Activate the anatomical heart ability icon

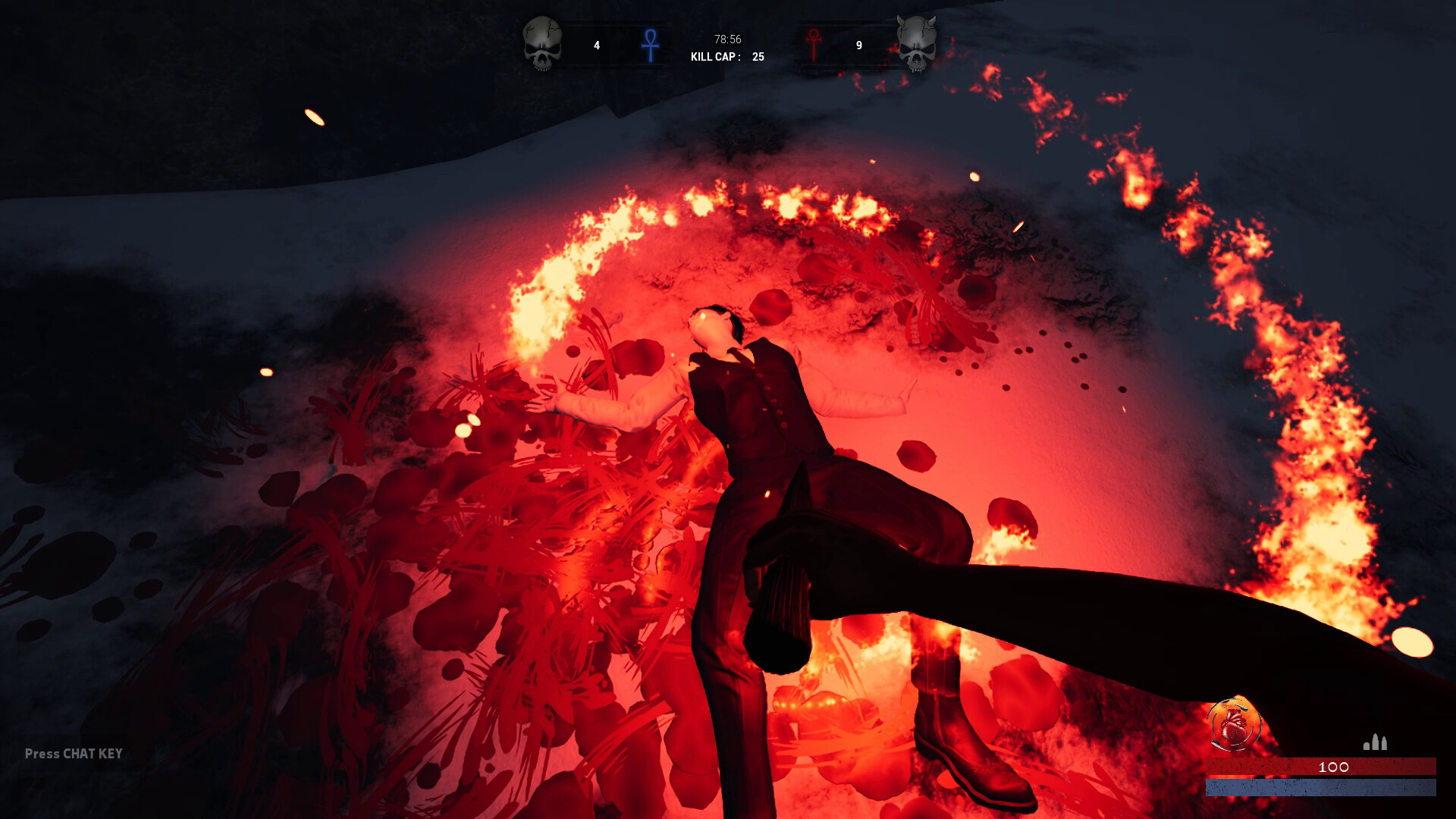click(1233, 723)
